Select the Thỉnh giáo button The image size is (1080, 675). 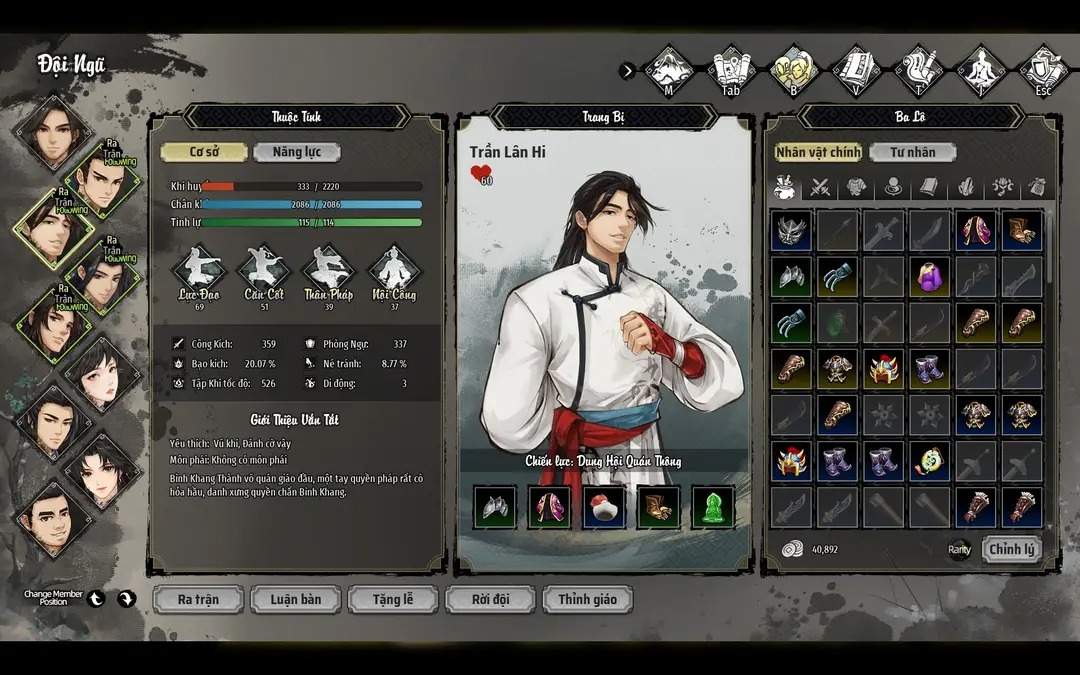(x=588, y=599)
